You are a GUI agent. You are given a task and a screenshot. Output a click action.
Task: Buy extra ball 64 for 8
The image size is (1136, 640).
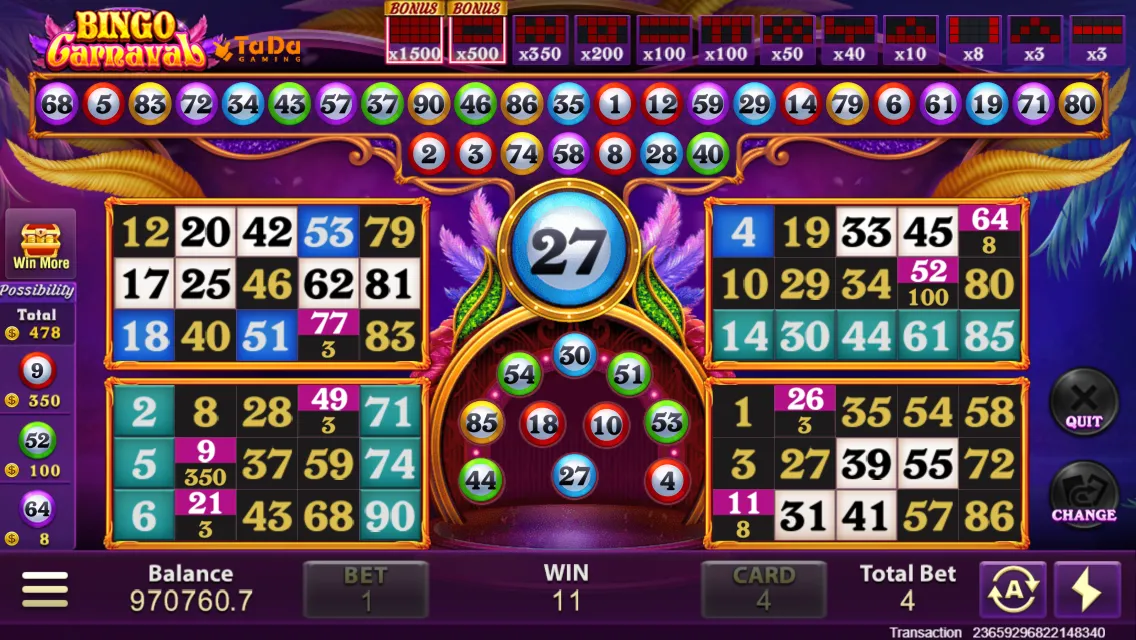37,519
